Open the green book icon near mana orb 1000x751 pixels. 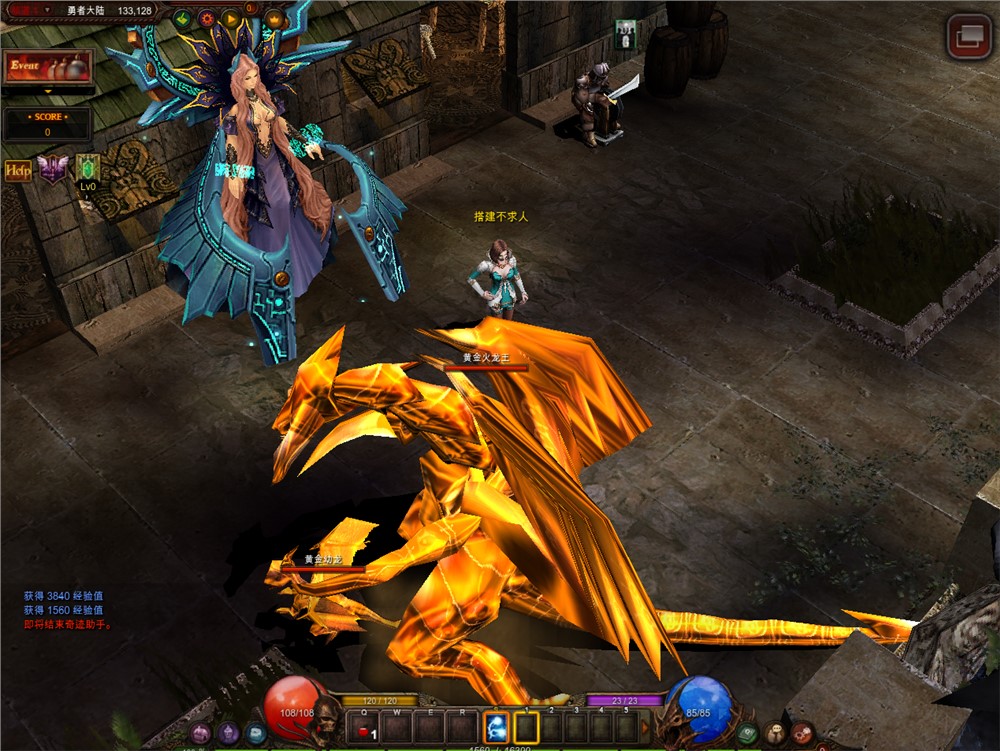pyautogui.click(x=747, y=733)
